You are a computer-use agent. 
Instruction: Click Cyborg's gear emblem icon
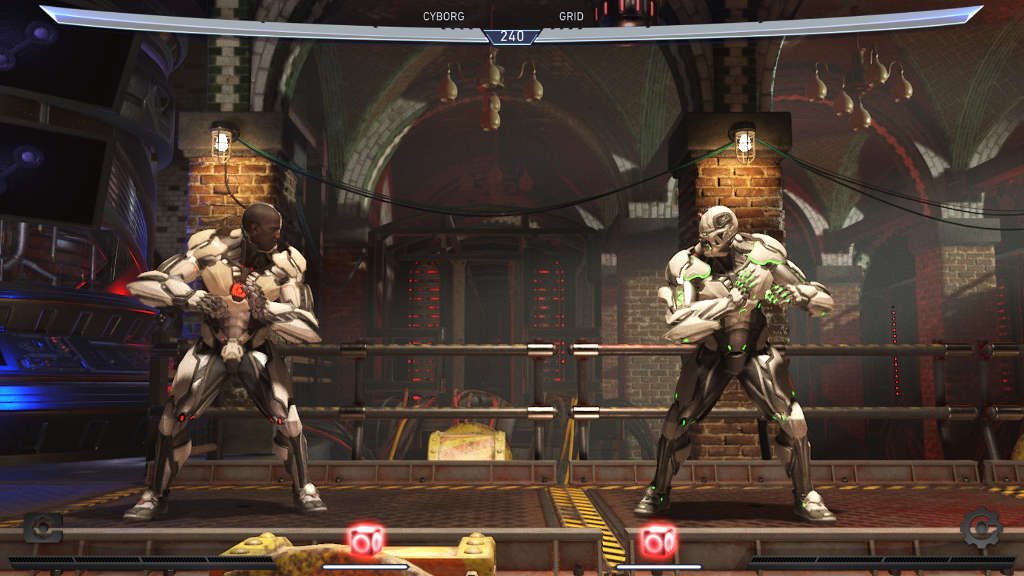click(x=42, y=527)
